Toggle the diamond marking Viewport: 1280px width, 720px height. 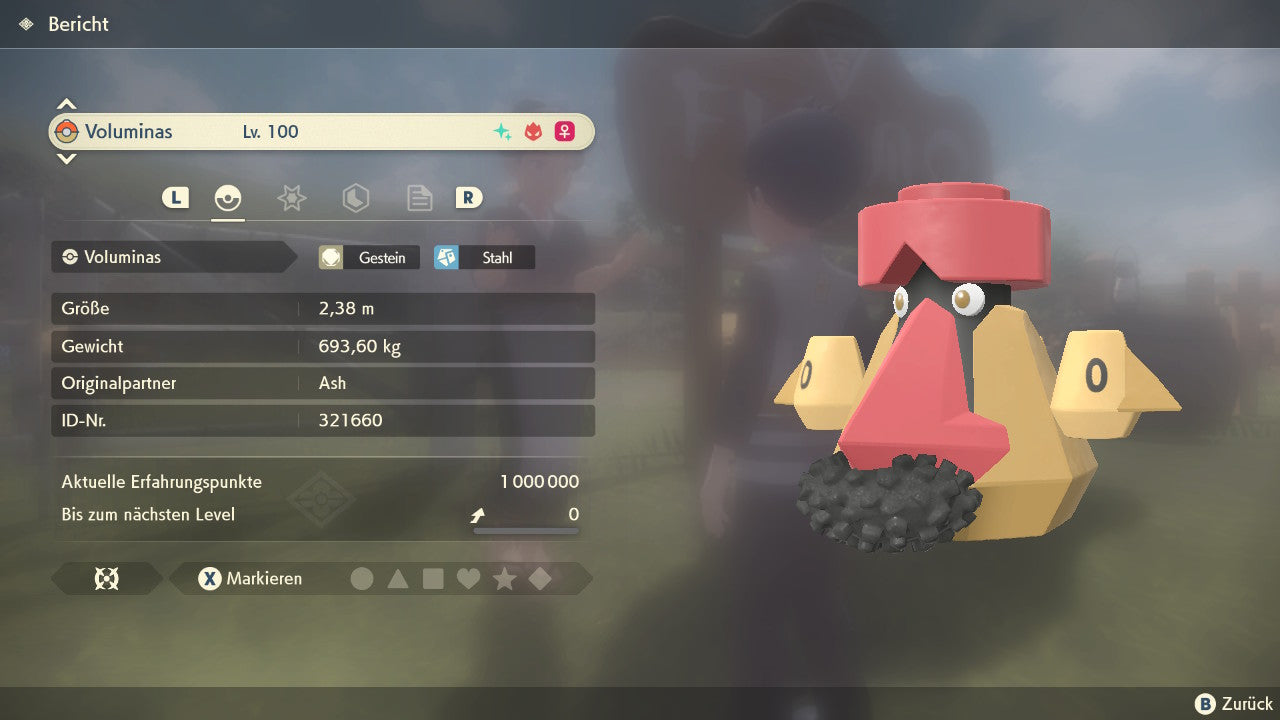pyautogui.click(x=540, y=579)
